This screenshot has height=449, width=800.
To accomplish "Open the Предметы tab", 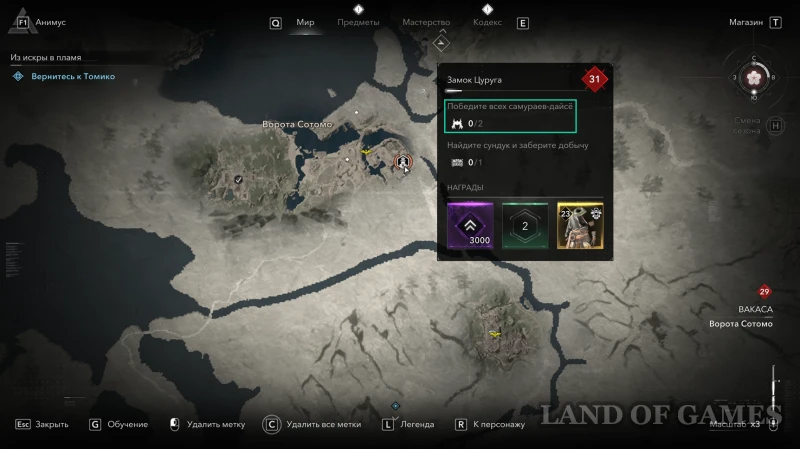I will click(358, 22).
